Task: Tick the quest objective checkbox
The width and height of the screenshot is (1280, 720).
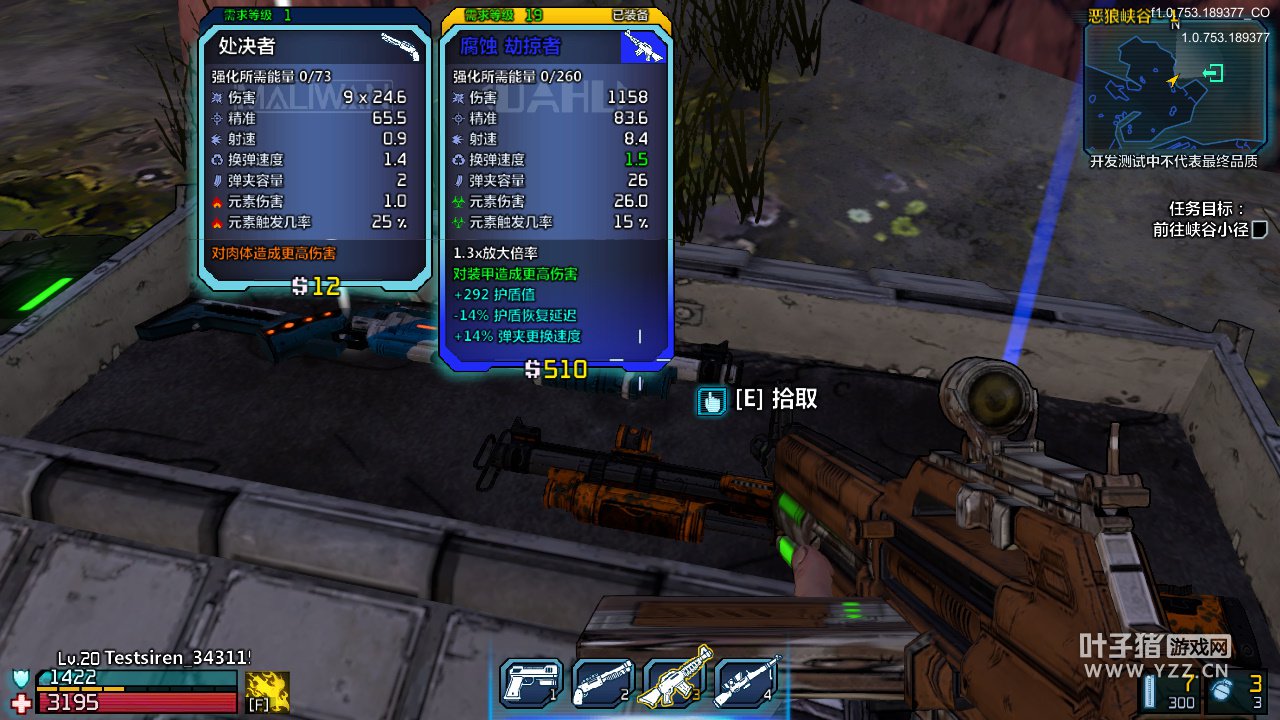Action: (x=1260, y=230)
